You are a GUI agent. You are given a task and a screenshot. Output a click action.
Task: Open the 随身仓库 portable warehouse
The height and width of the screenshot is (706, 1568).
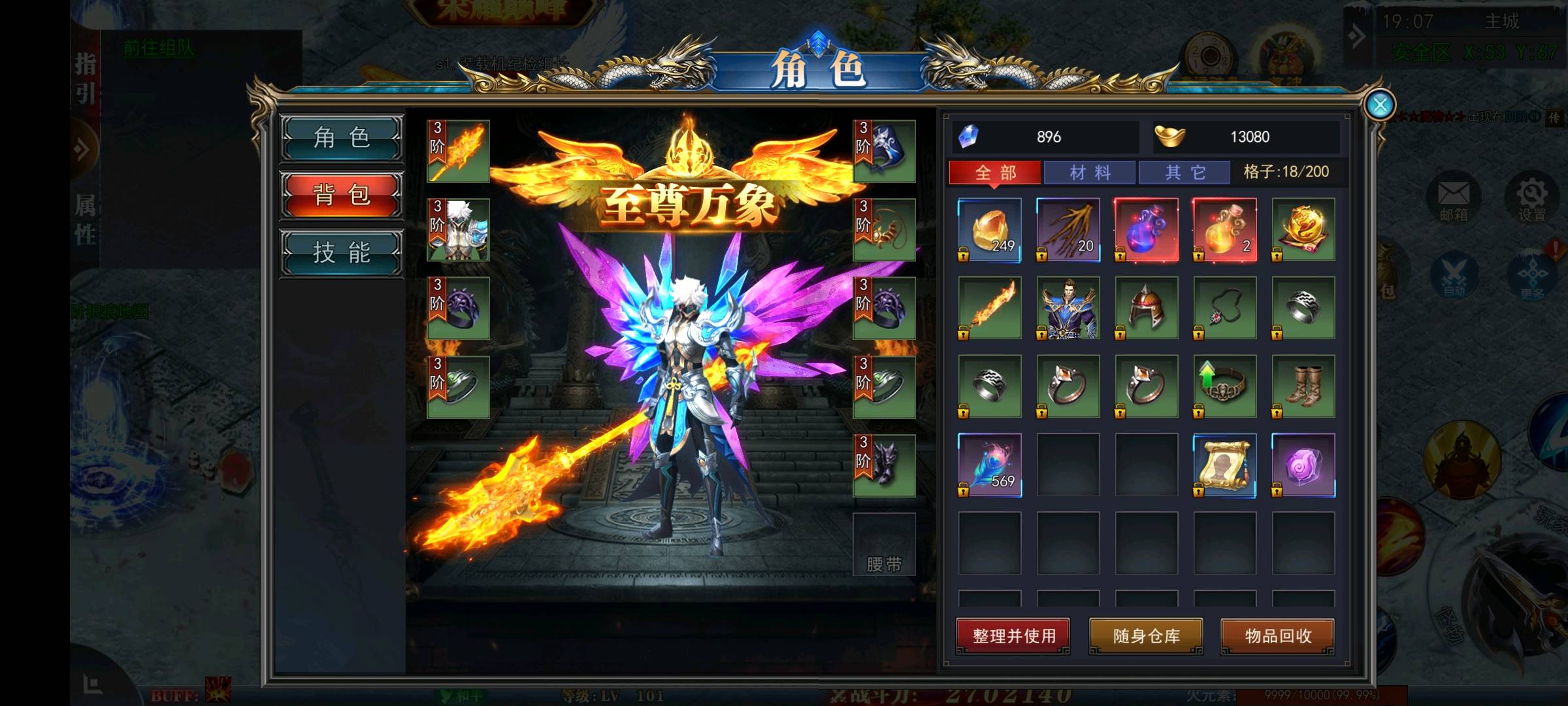click(1146, 636)
